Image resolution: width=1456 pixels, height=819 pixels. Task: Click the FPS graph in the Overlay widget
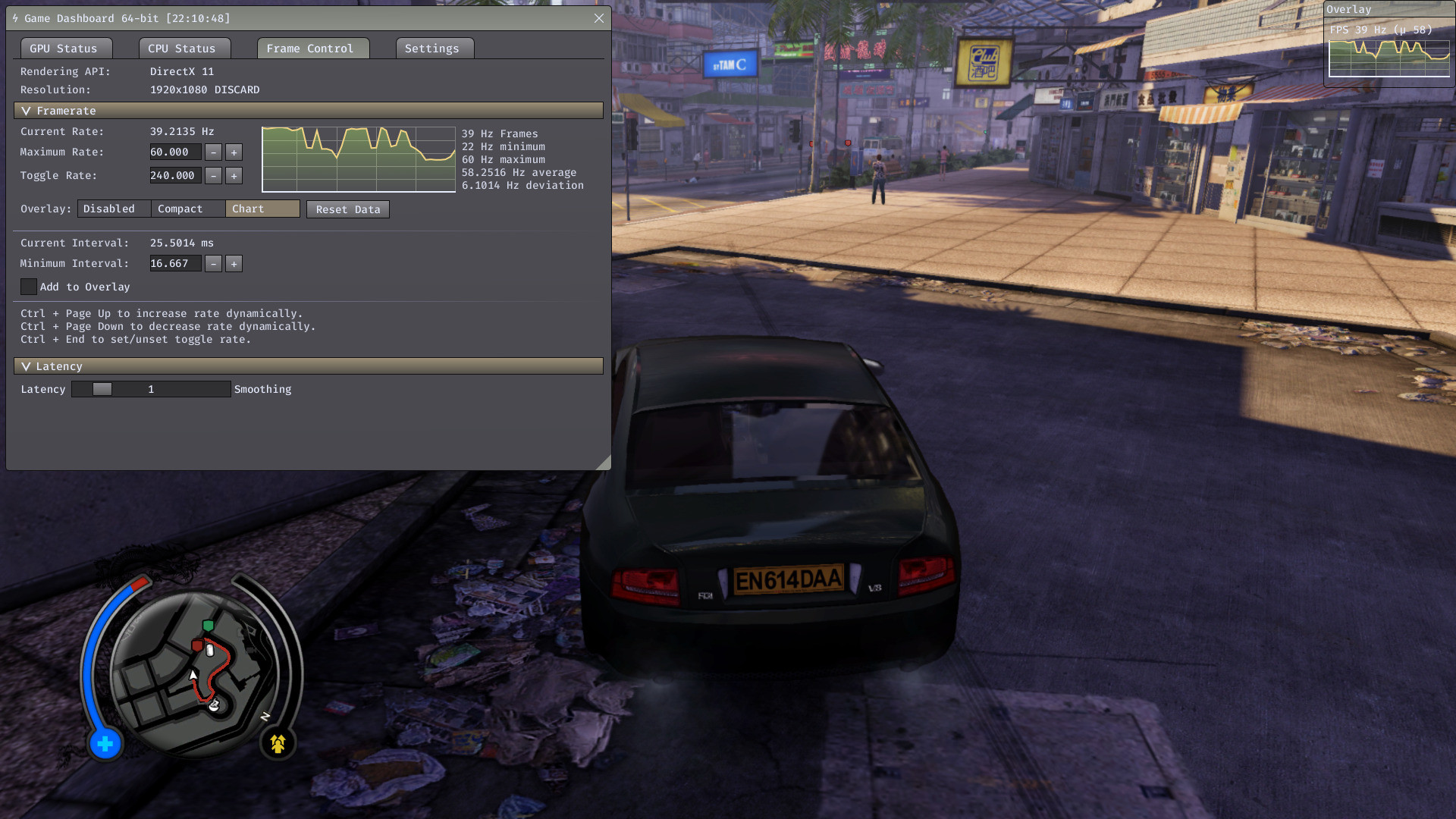tap(1390, 57)
